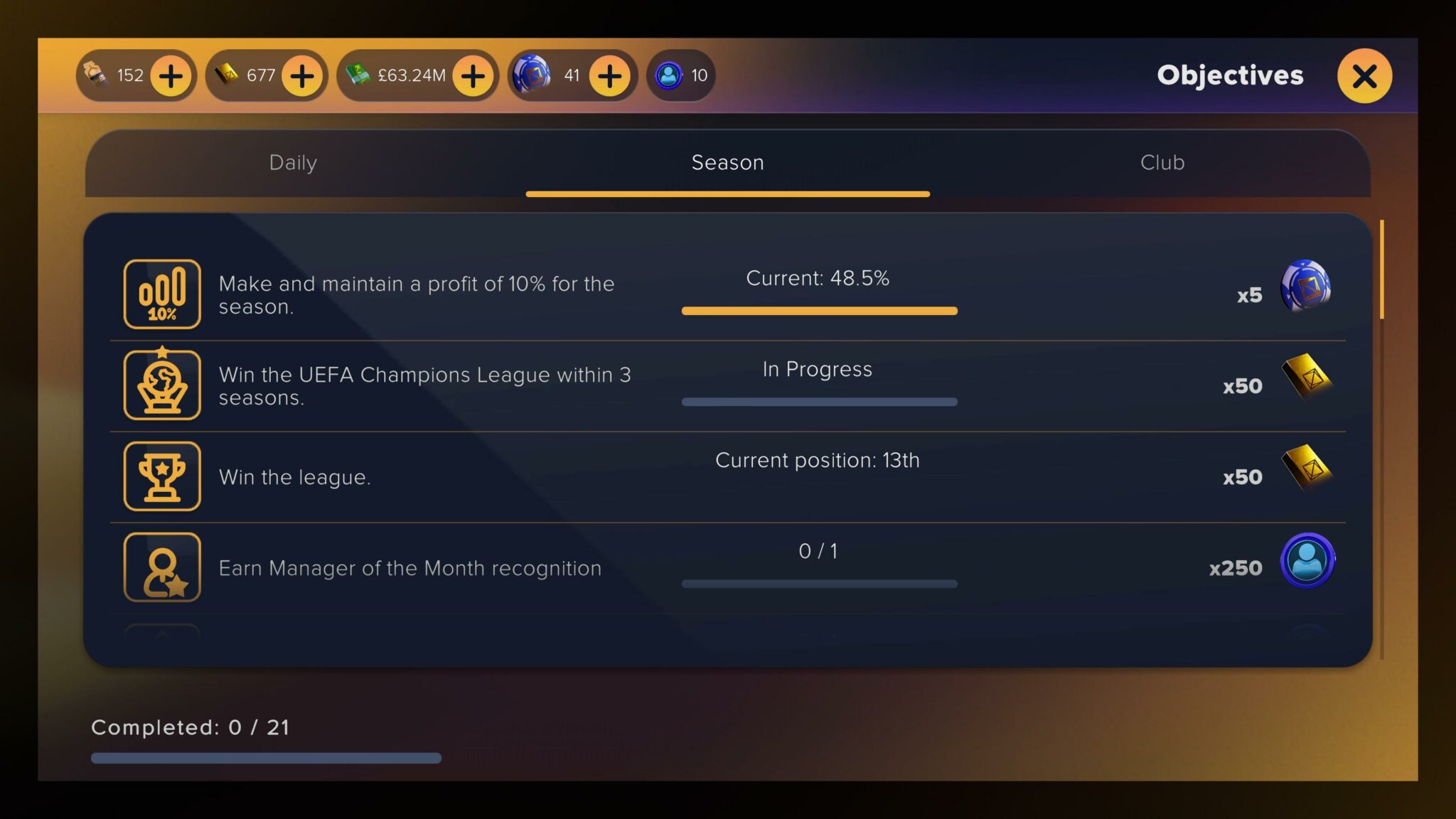Switch to the Daily objectives tab
The image size is (1456, 819).
(293, 163)
